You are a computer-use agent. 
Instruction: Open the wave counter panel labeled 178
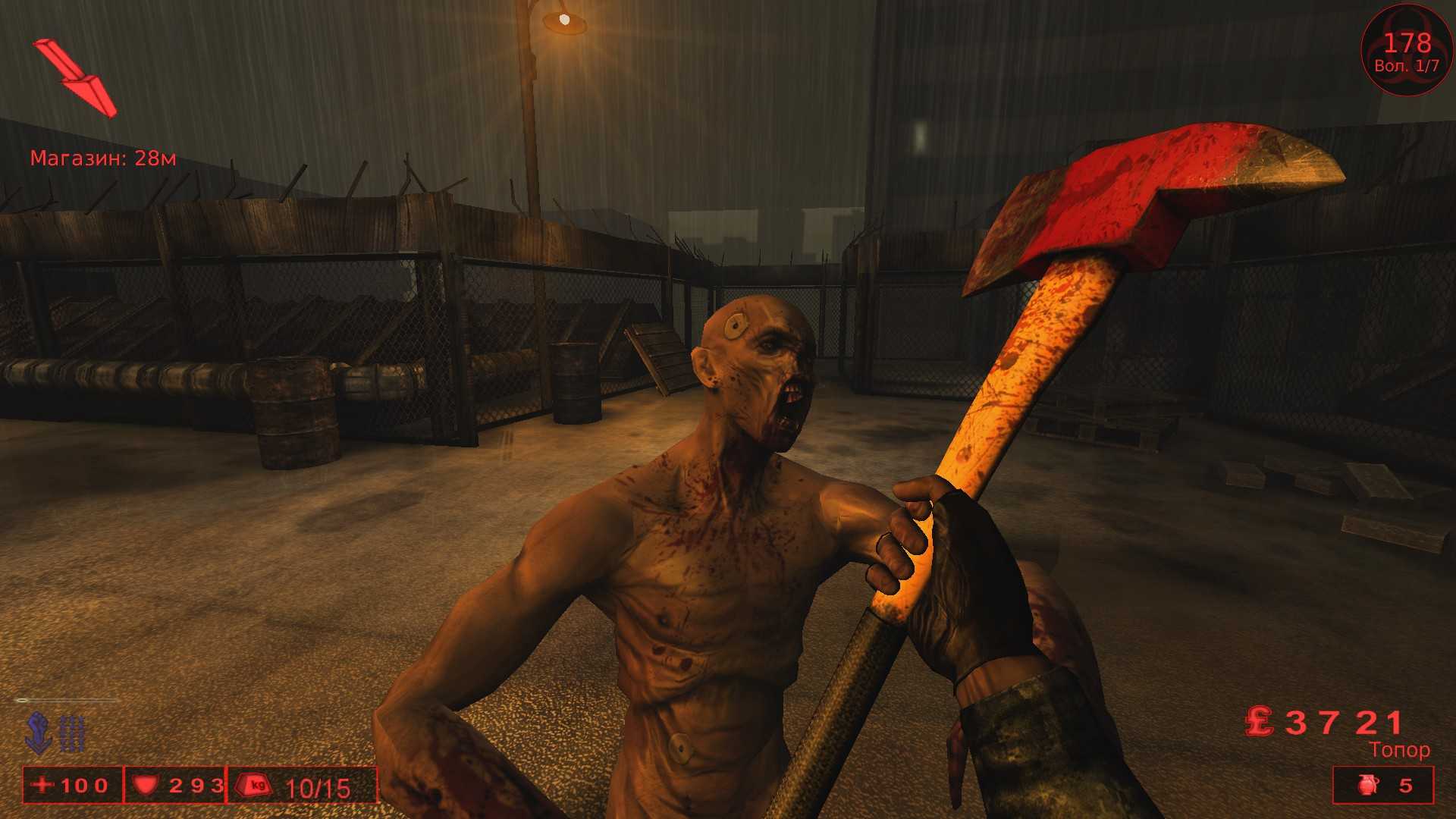[1406, 43]
